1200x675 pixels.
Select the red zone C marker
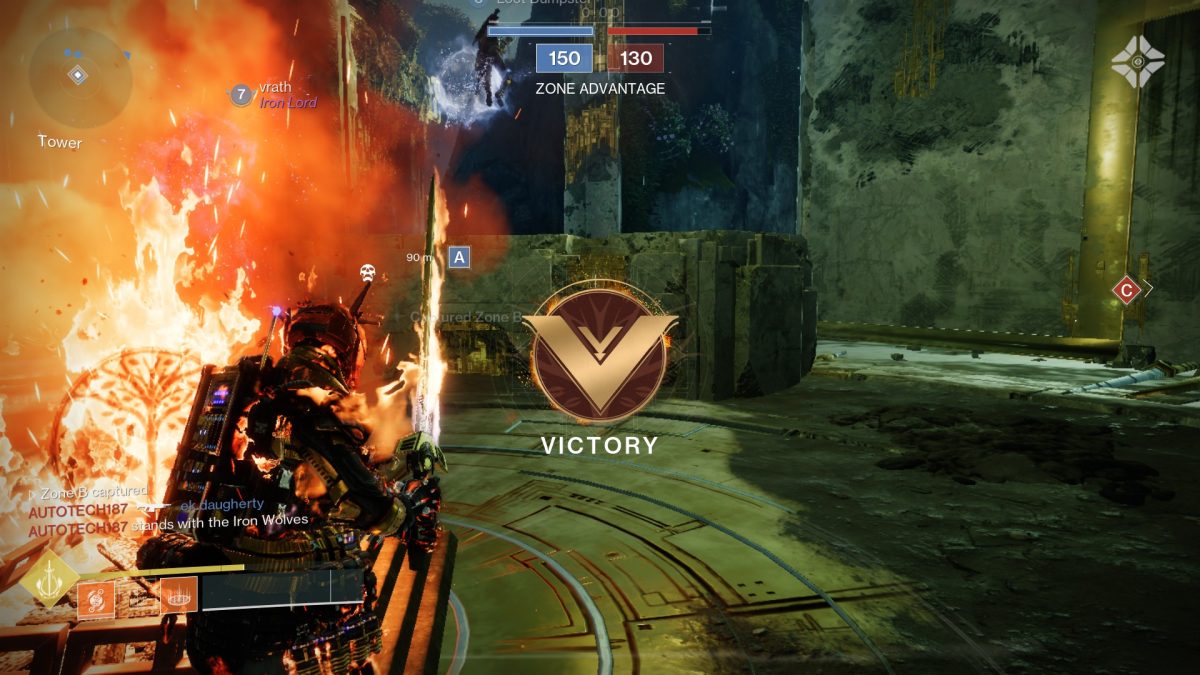tap(1127, 290)
